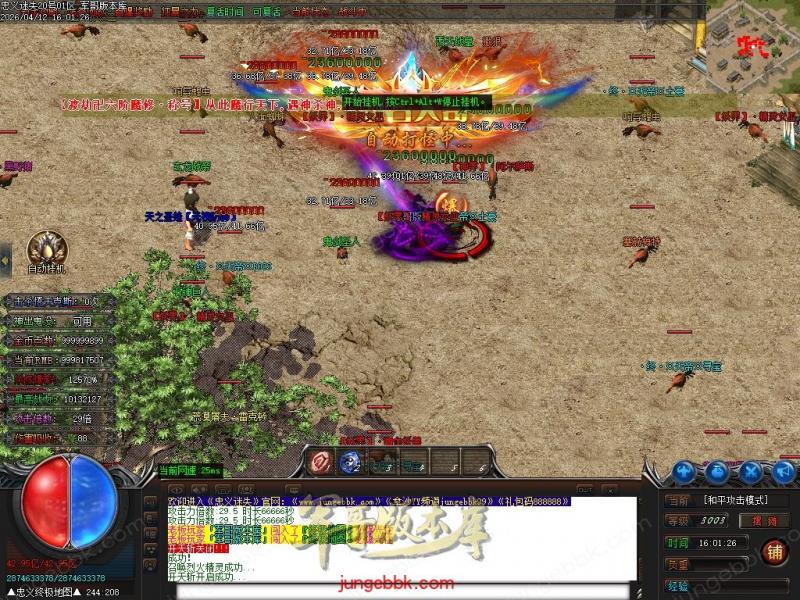Use the blue orb in hotbar slot 2
Screen dimensions: 800x600
[351, 462]
